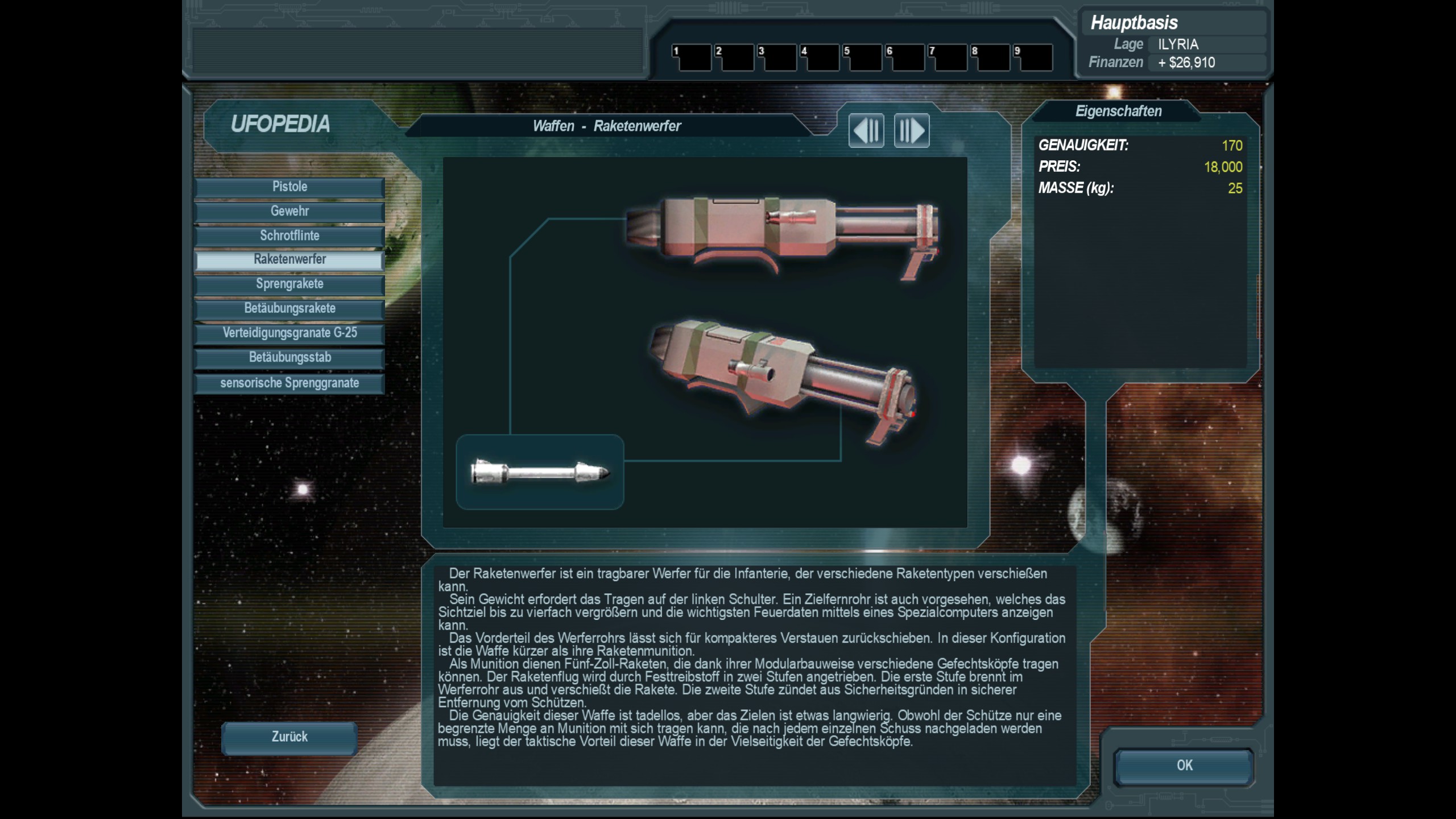Choose Schrotflinte from the weapon list
This screenshot has width=1456, height=819.
tap(289, 236)
